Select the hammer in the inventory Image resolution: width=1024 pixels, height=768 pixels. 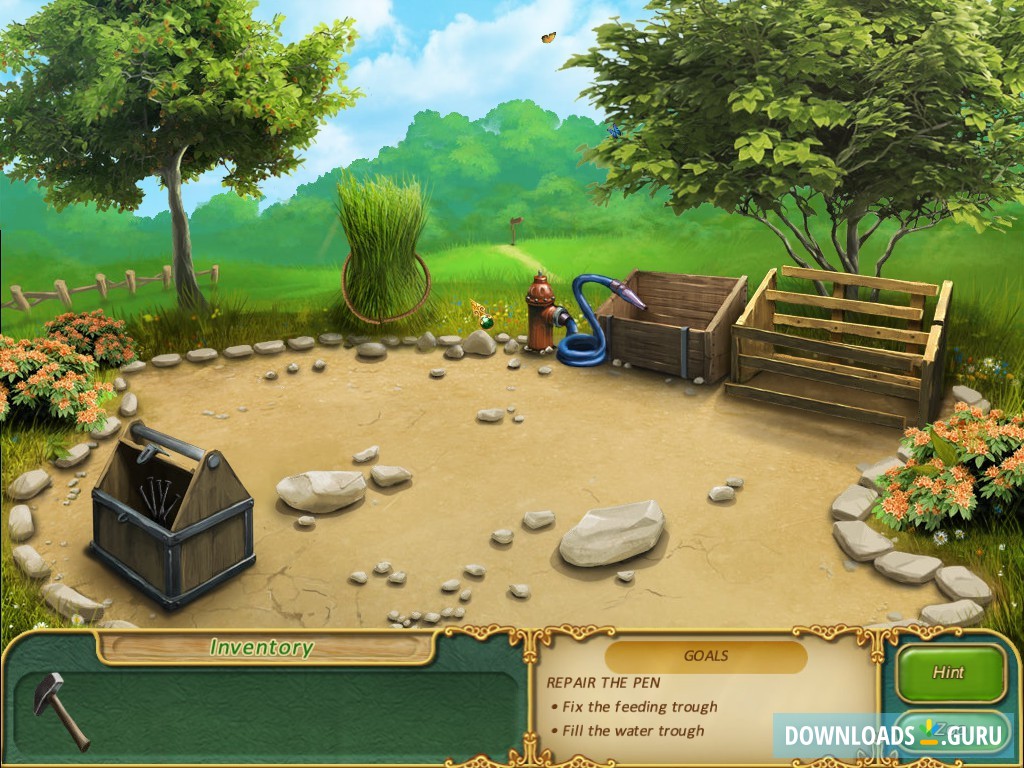click(x=59, y=706)
